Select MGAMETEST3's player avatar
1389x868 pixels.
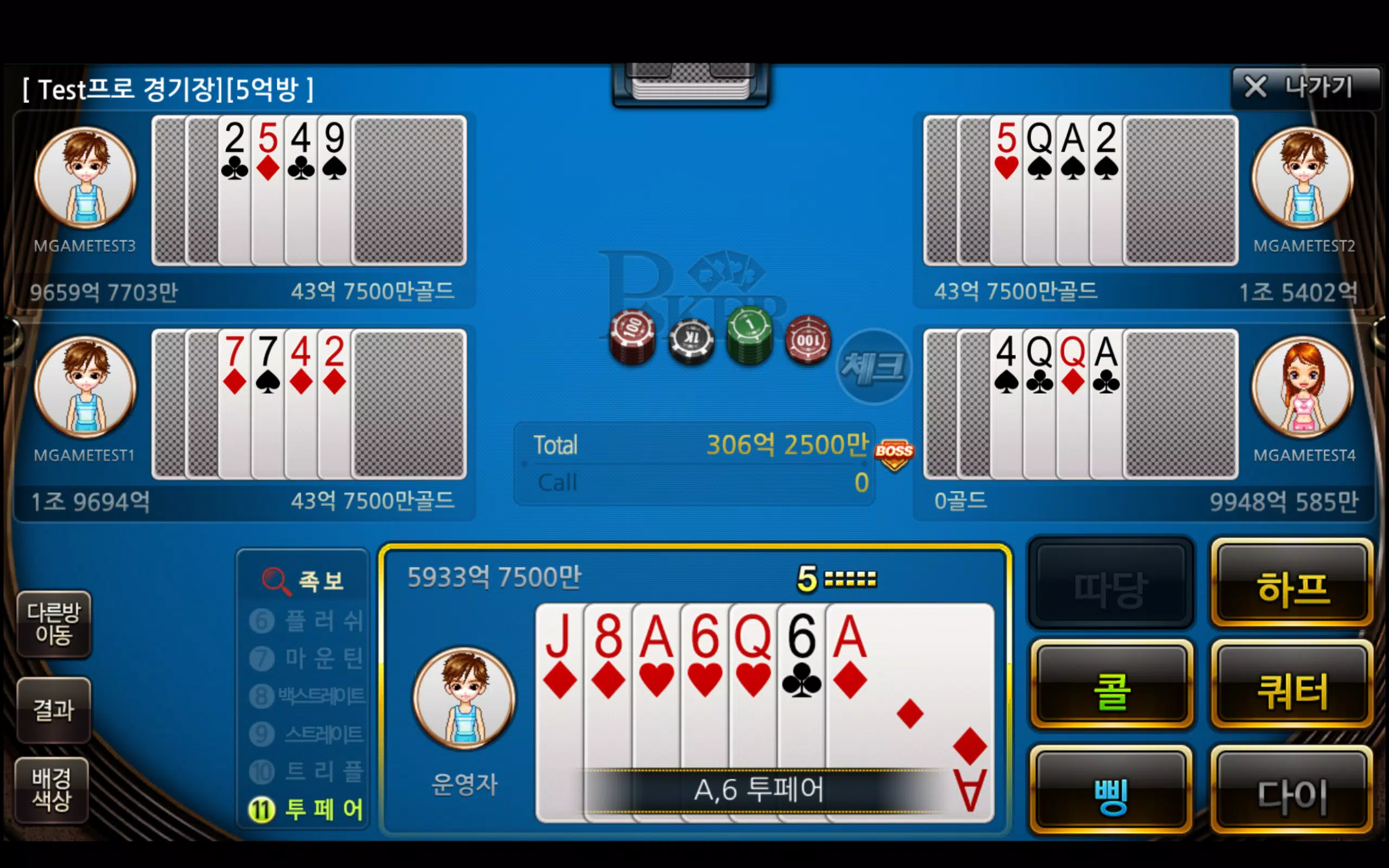click(85, 177)
